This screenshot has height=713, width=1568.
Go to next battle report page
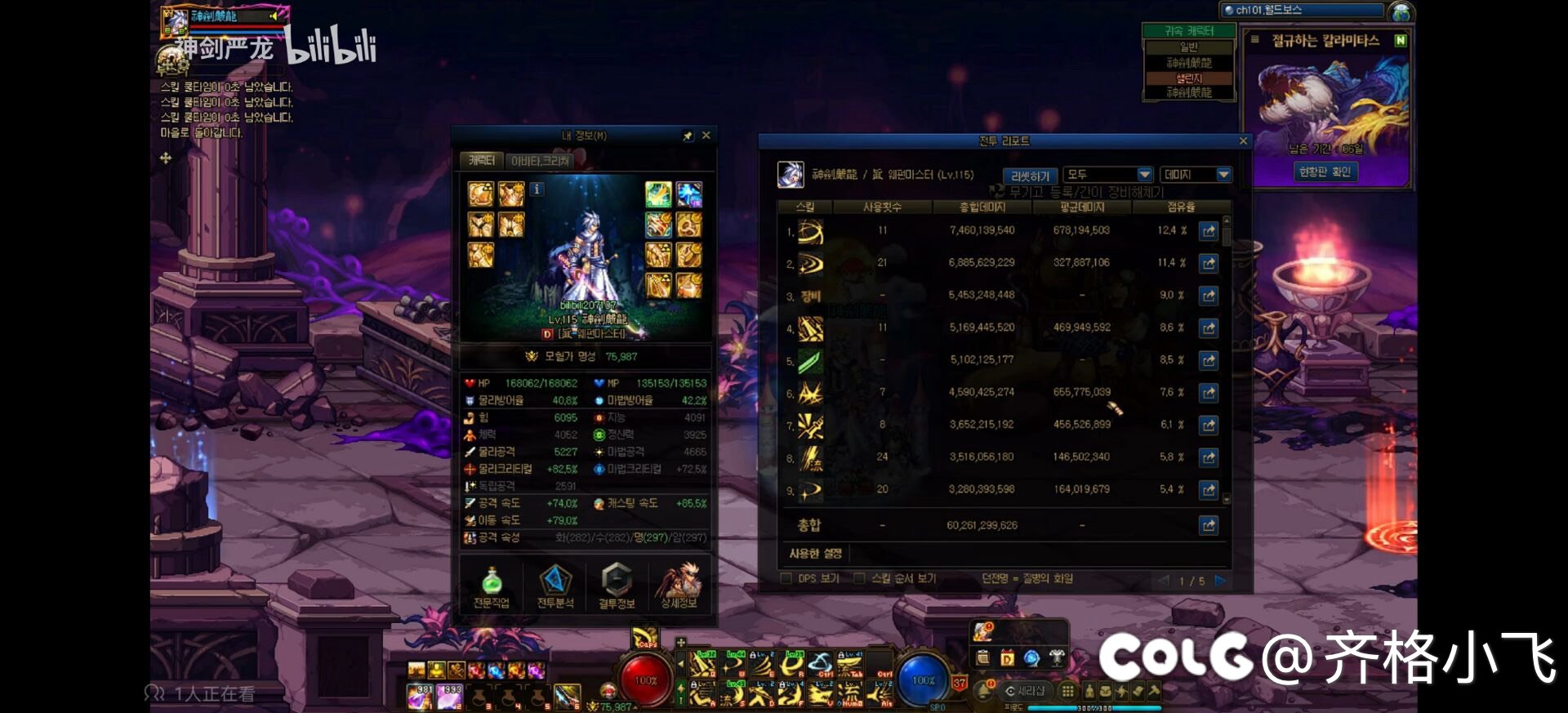[x=1220, y=581]
